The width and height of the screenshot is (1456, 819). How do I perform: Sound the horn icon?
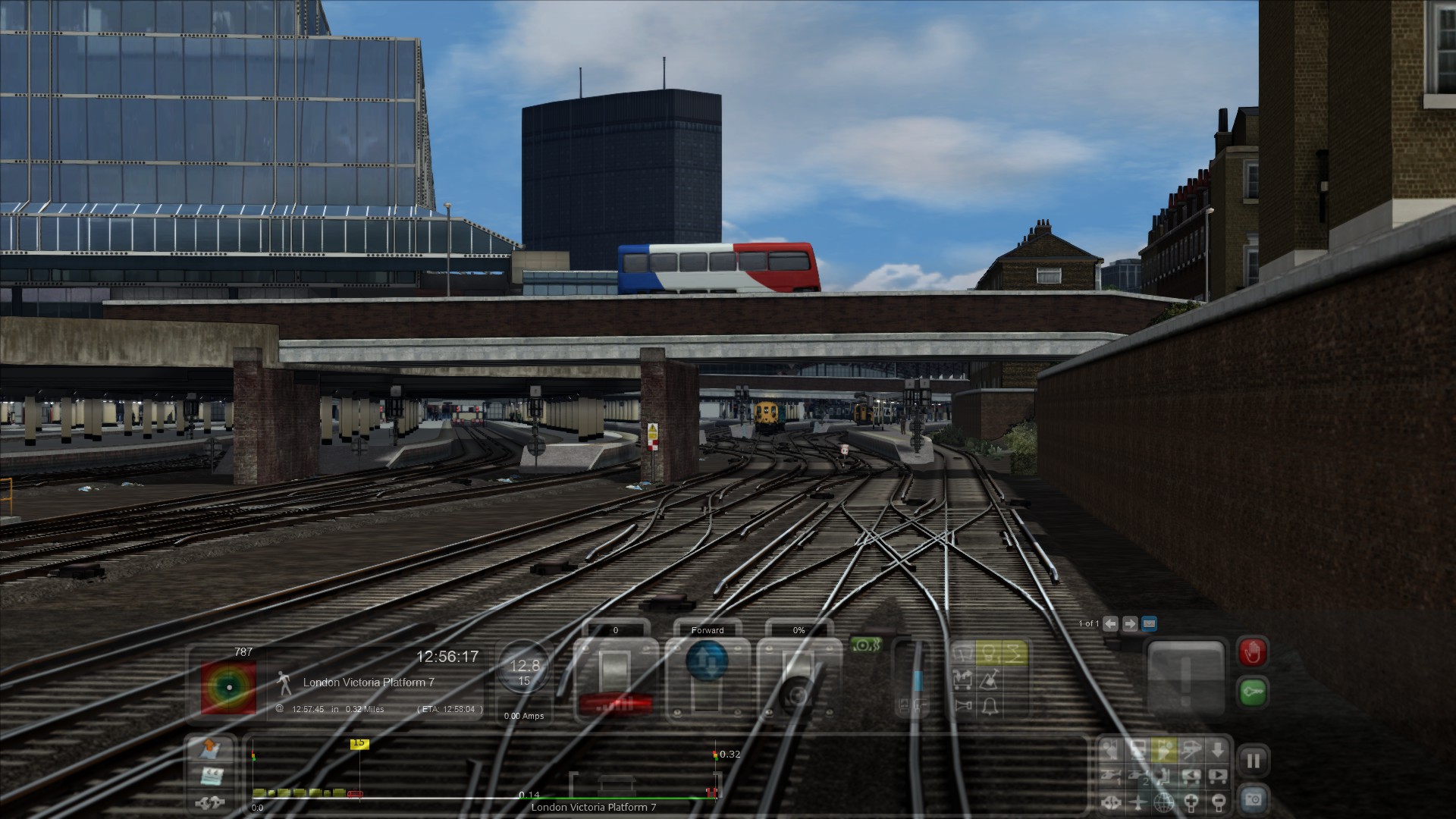tap(964, 706)
